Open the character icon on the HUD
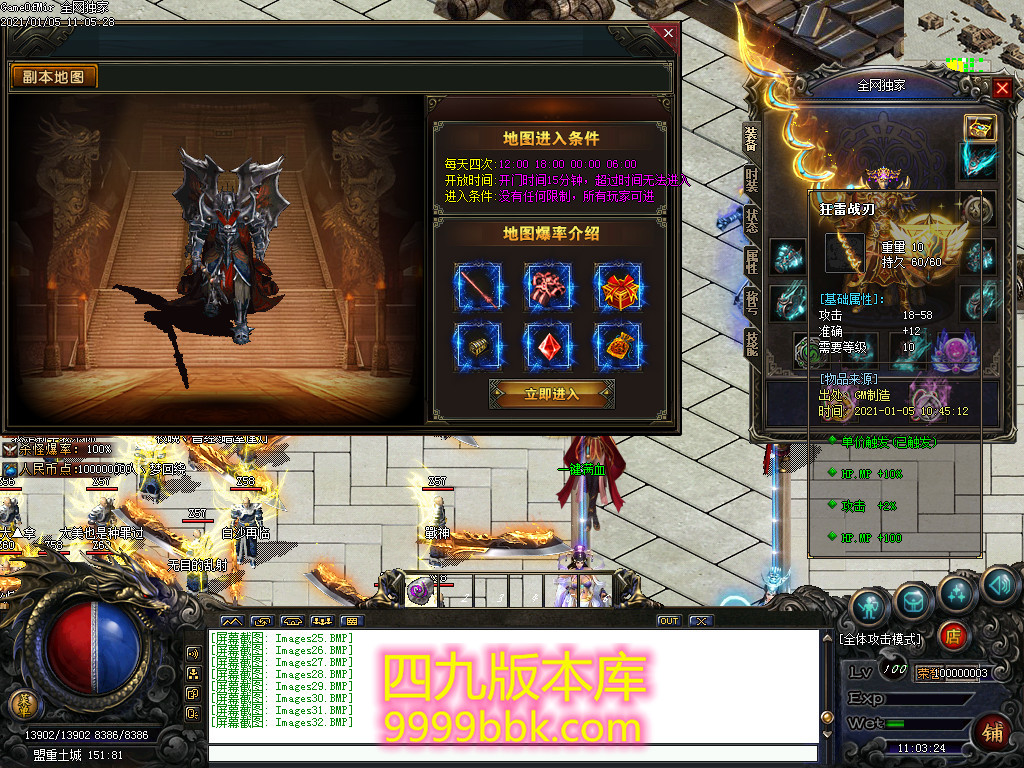Viewport: 1024px width, 768px height. pos(870,606)
